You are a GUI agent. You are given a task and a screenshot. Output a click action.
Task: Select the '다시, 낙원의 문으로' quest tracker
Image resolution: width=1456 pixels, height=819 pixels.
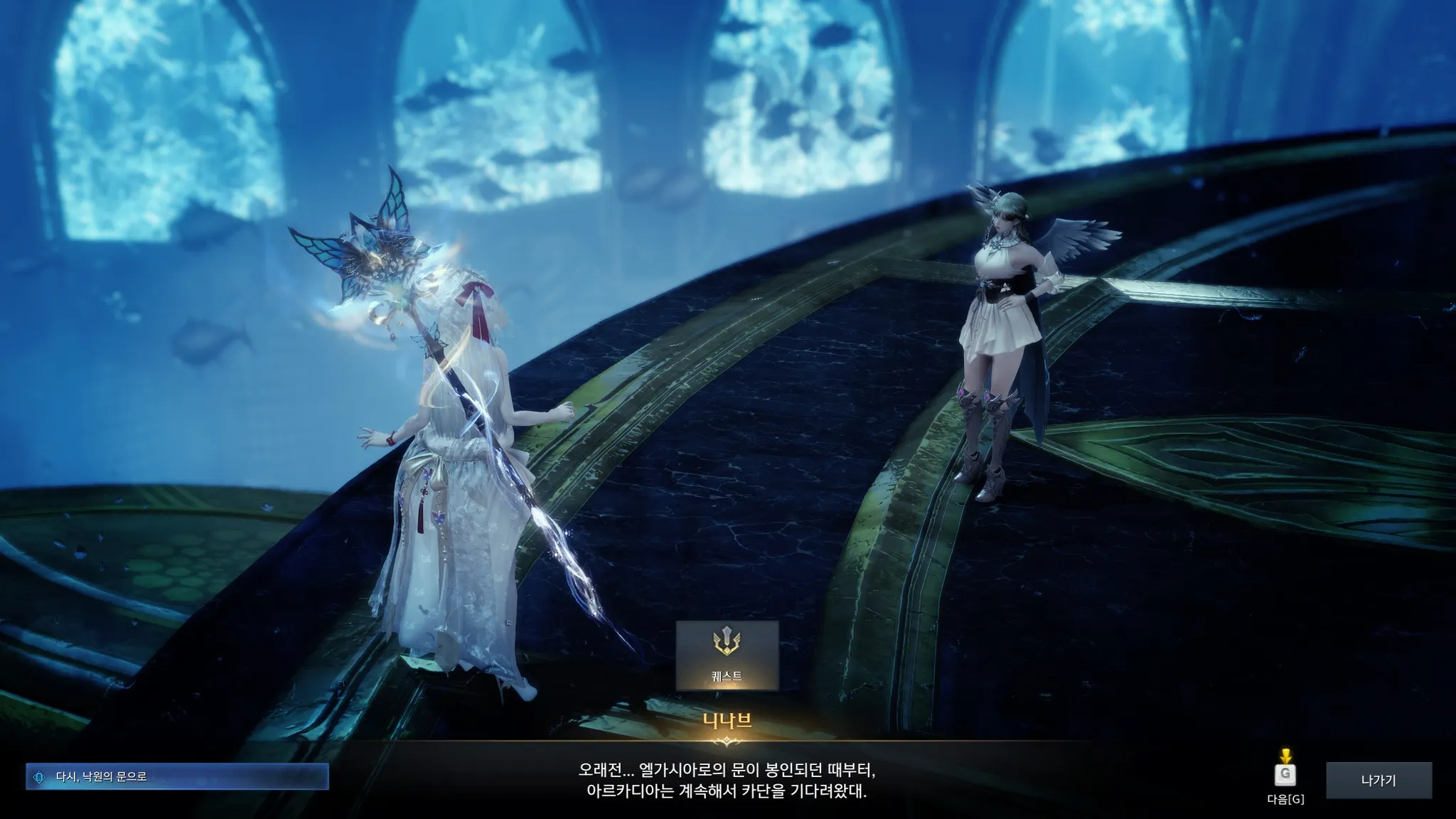177,777
